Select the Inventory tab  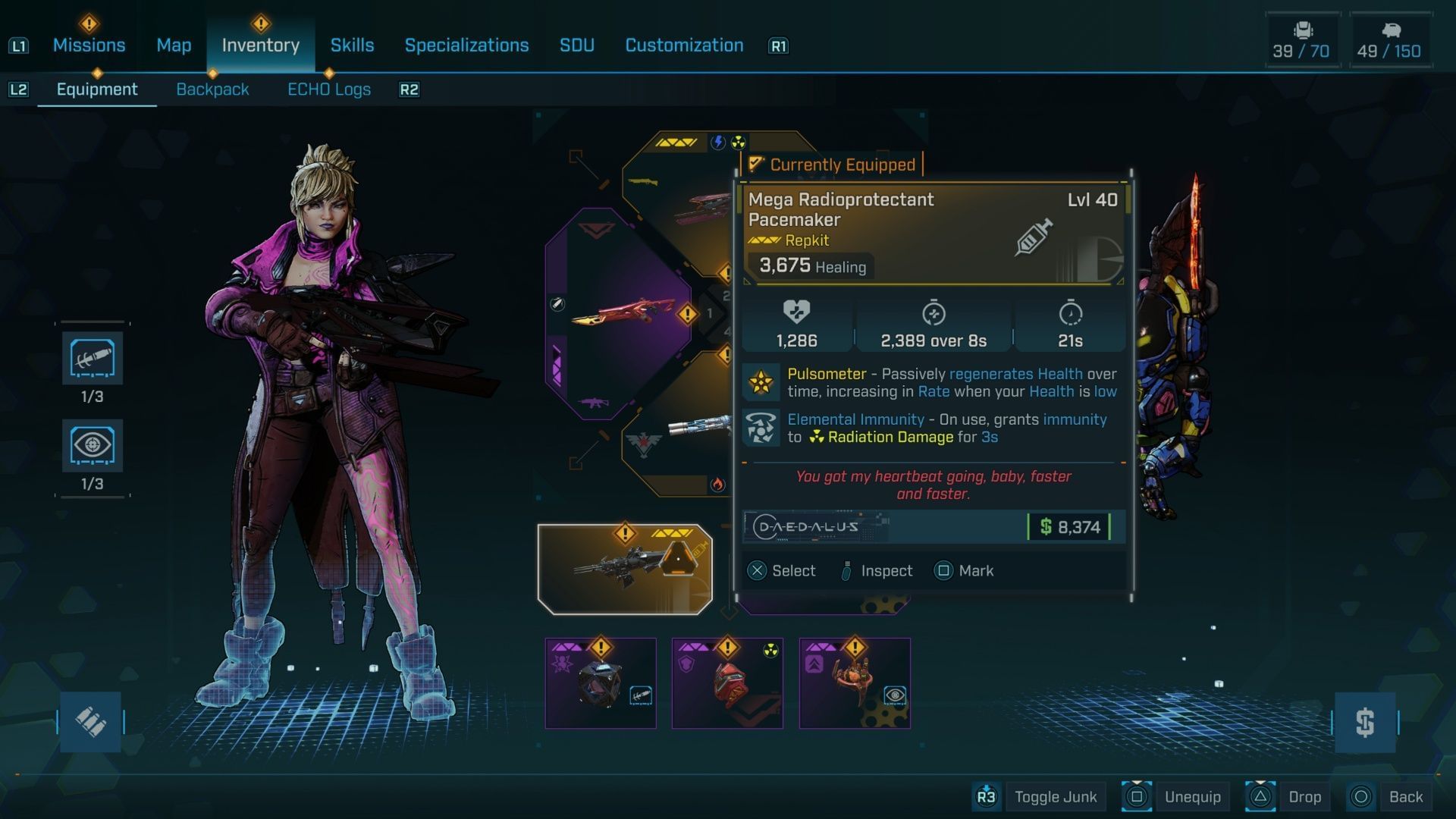(260, 45)
